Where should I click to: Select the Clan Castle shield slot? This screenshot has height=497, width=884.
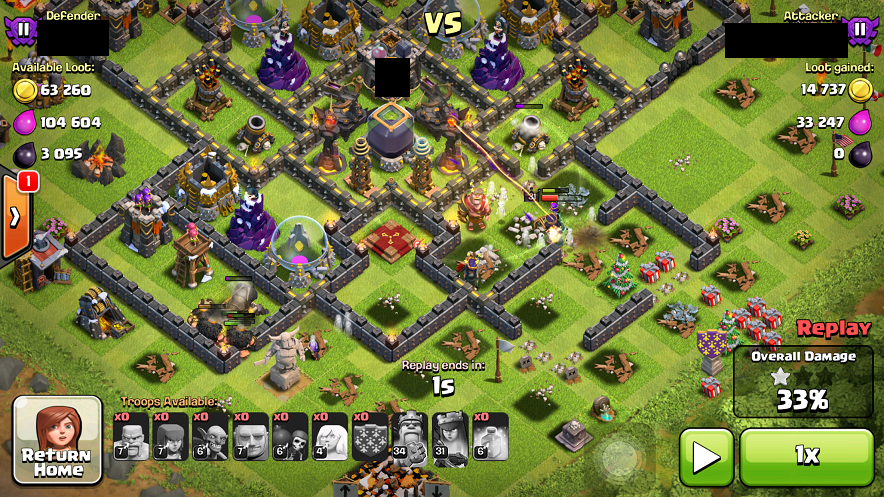[x=370, y=437]
